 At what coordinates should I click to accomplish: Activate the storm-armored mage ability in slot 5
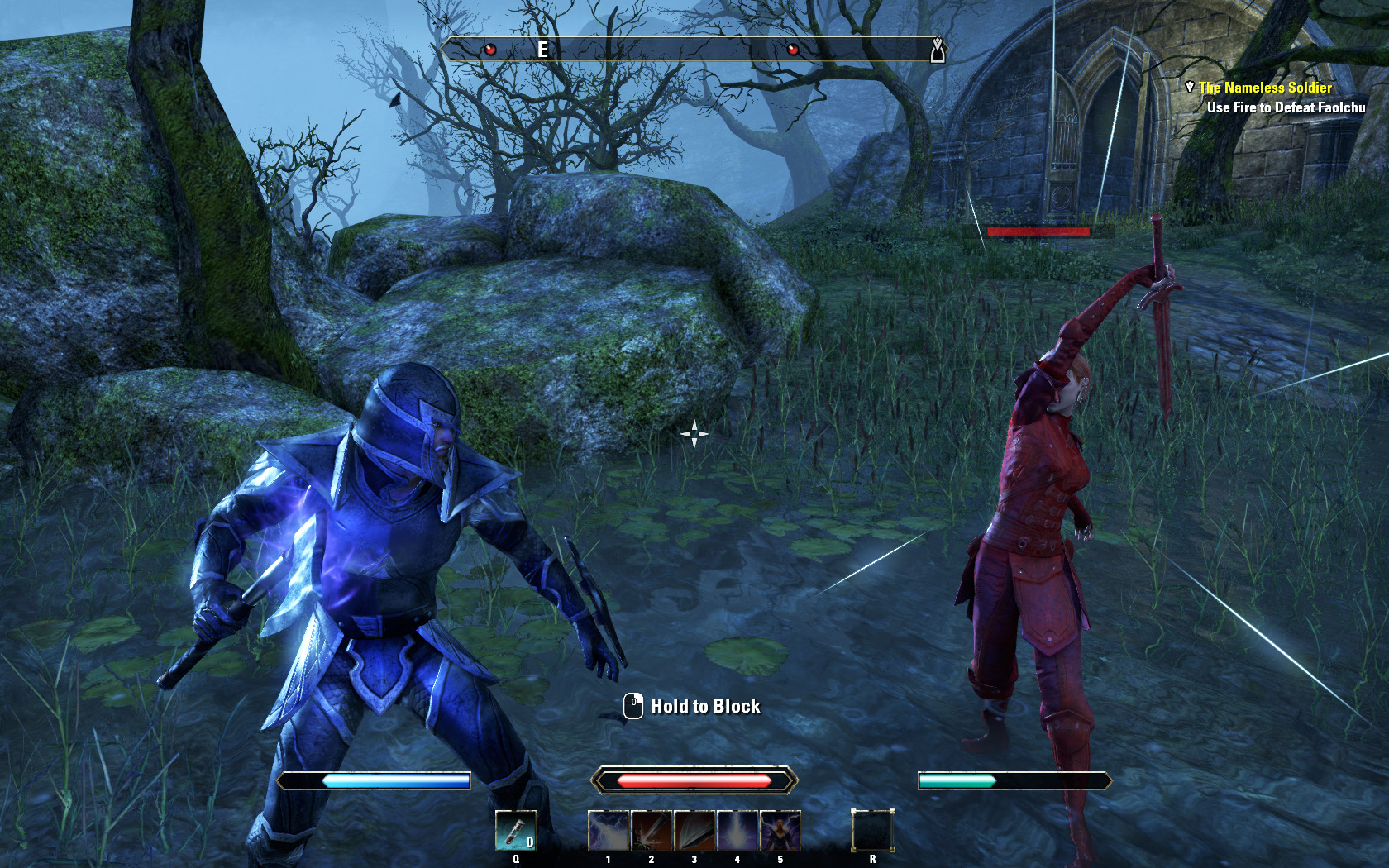[x=780, y=831]
